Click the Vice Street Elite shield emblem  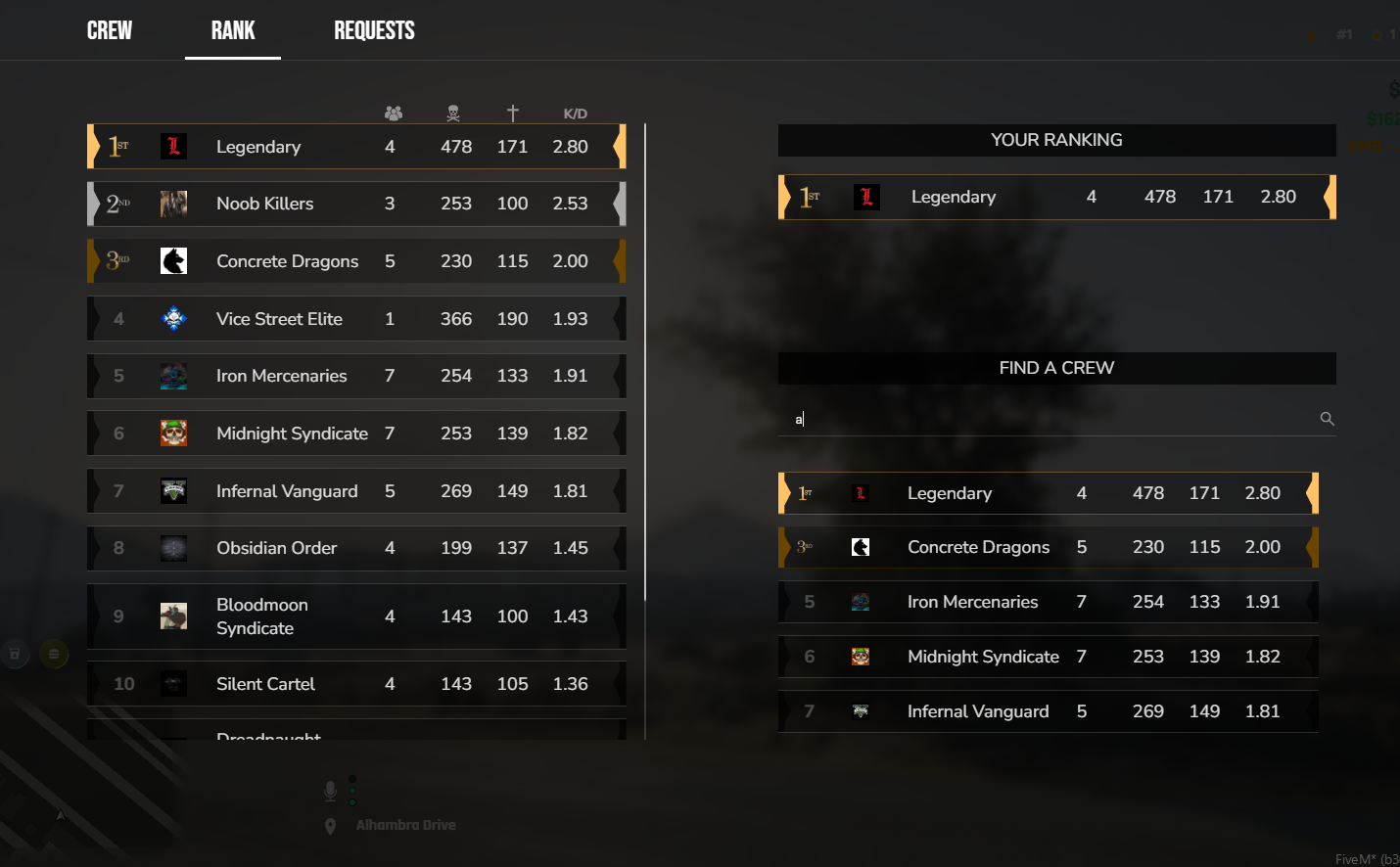(x=173, y=318)
